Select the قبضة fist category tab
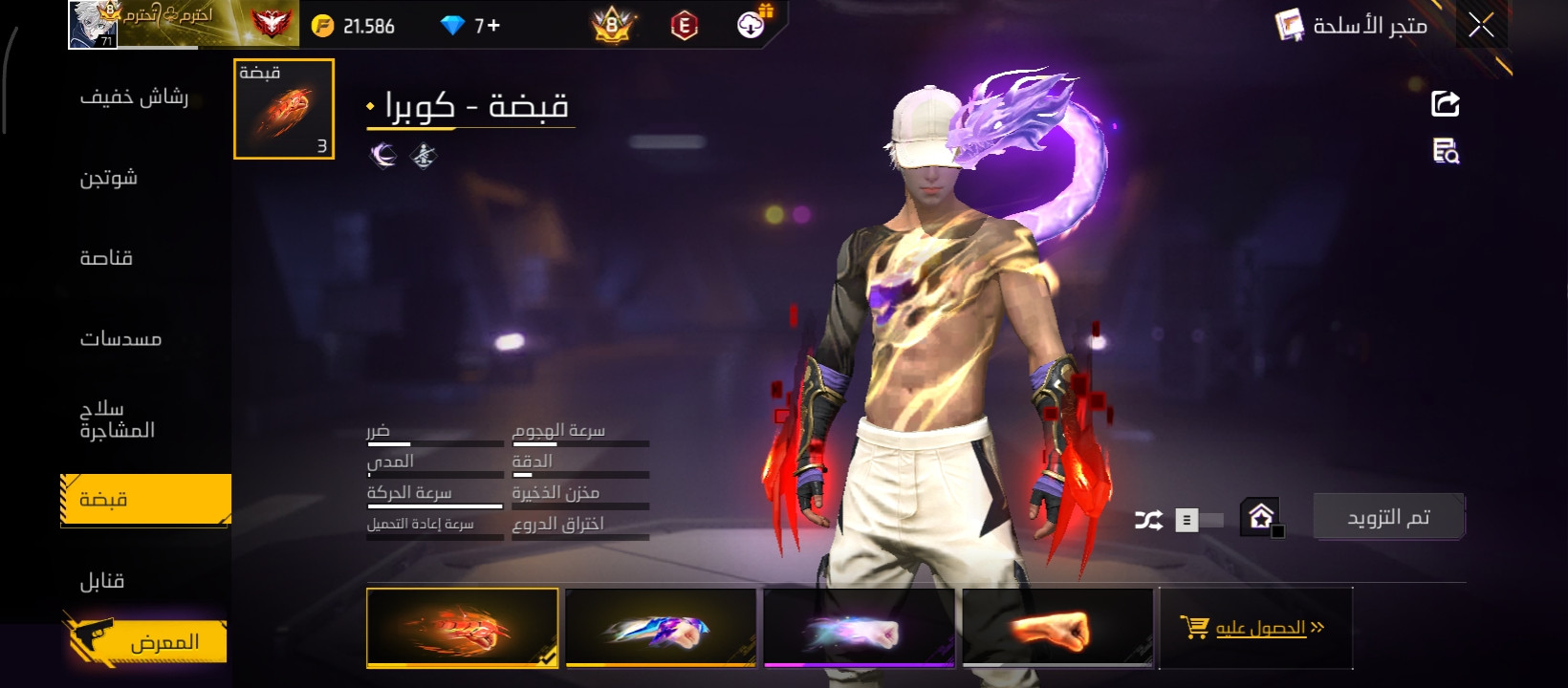Image resolution: width=1568 pixels, height=688 pixels. click(145, 499)
